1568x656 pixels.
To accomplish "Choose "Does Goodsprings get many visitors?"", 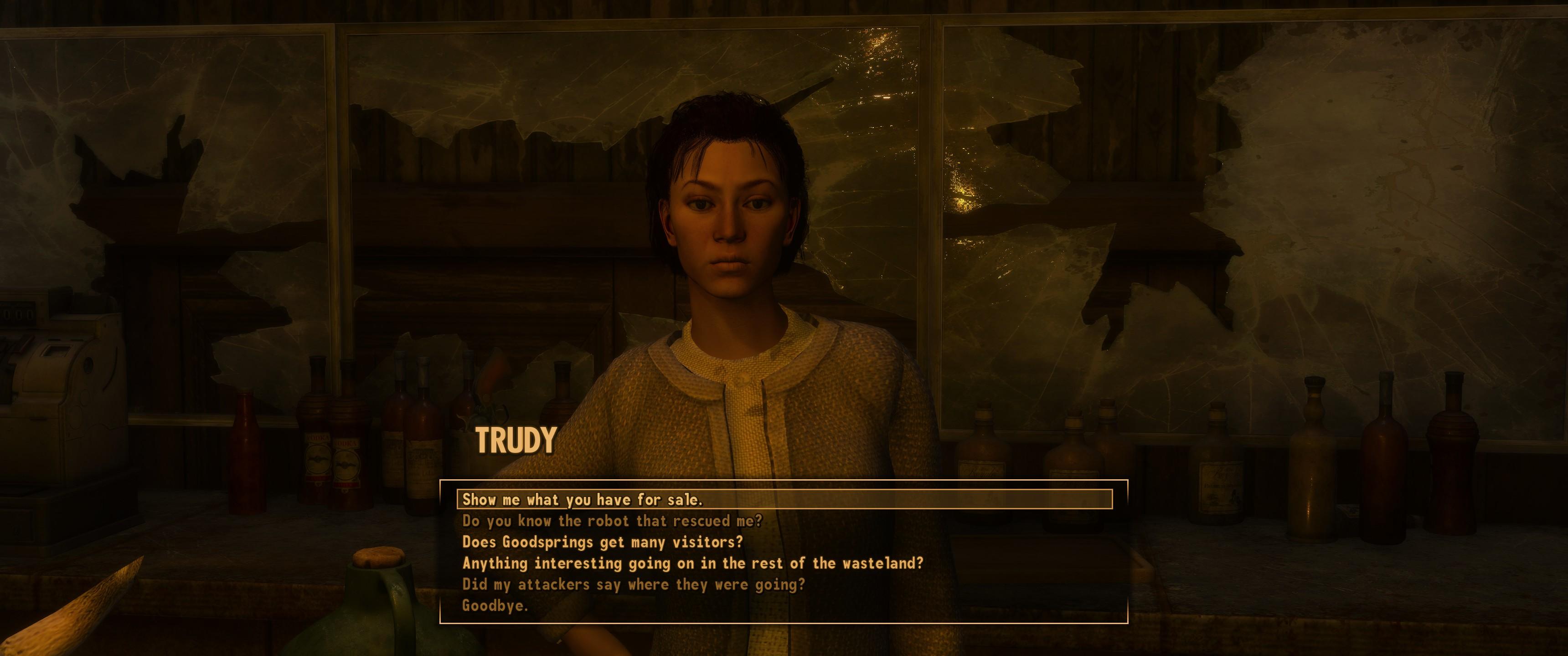I will (x=603, y=542).
